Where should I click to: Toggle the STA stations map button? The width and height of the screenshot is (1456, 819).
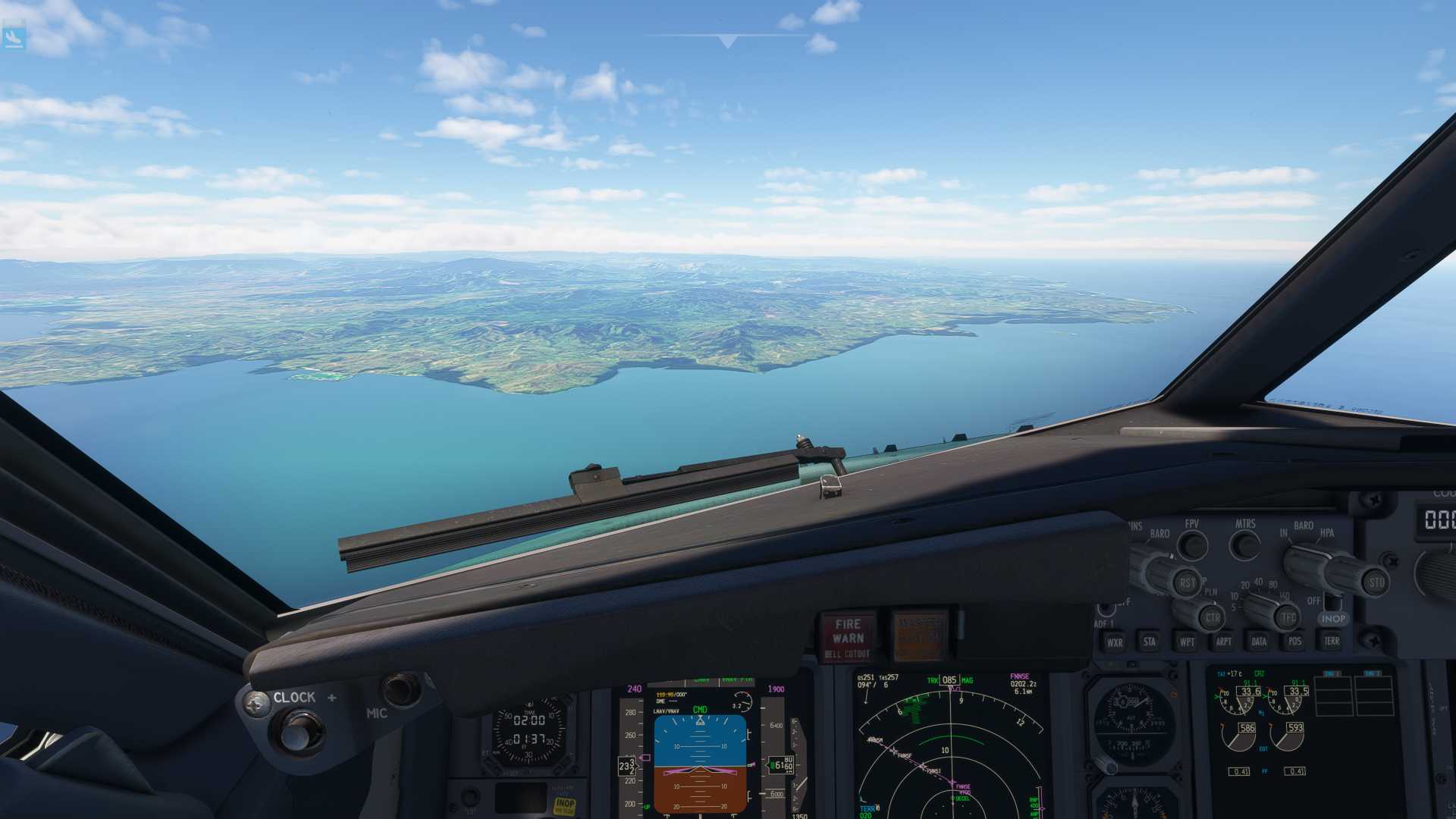[1150, 642]
